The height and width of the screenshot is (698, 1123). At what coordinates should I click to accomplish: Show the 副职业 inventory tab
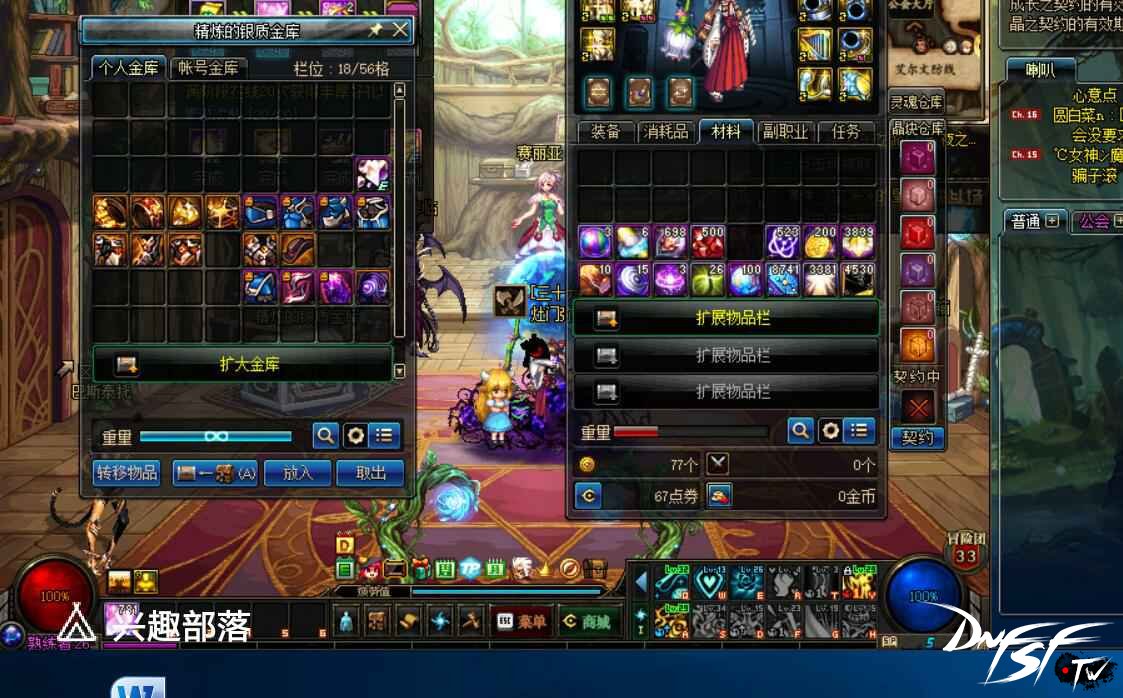click(785, 132)
